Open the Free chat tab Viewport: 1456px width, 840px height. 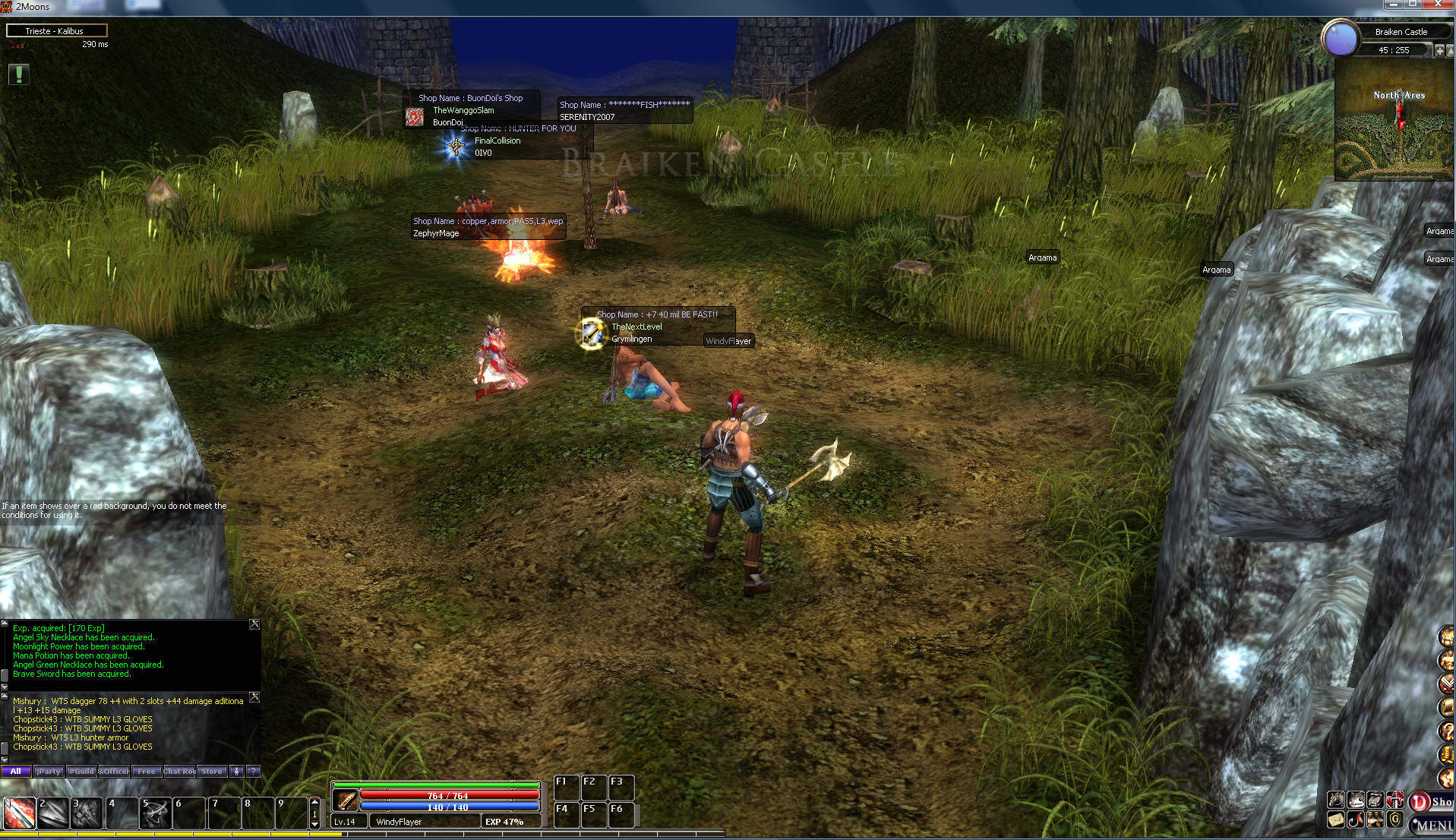(x=147, y=771)
